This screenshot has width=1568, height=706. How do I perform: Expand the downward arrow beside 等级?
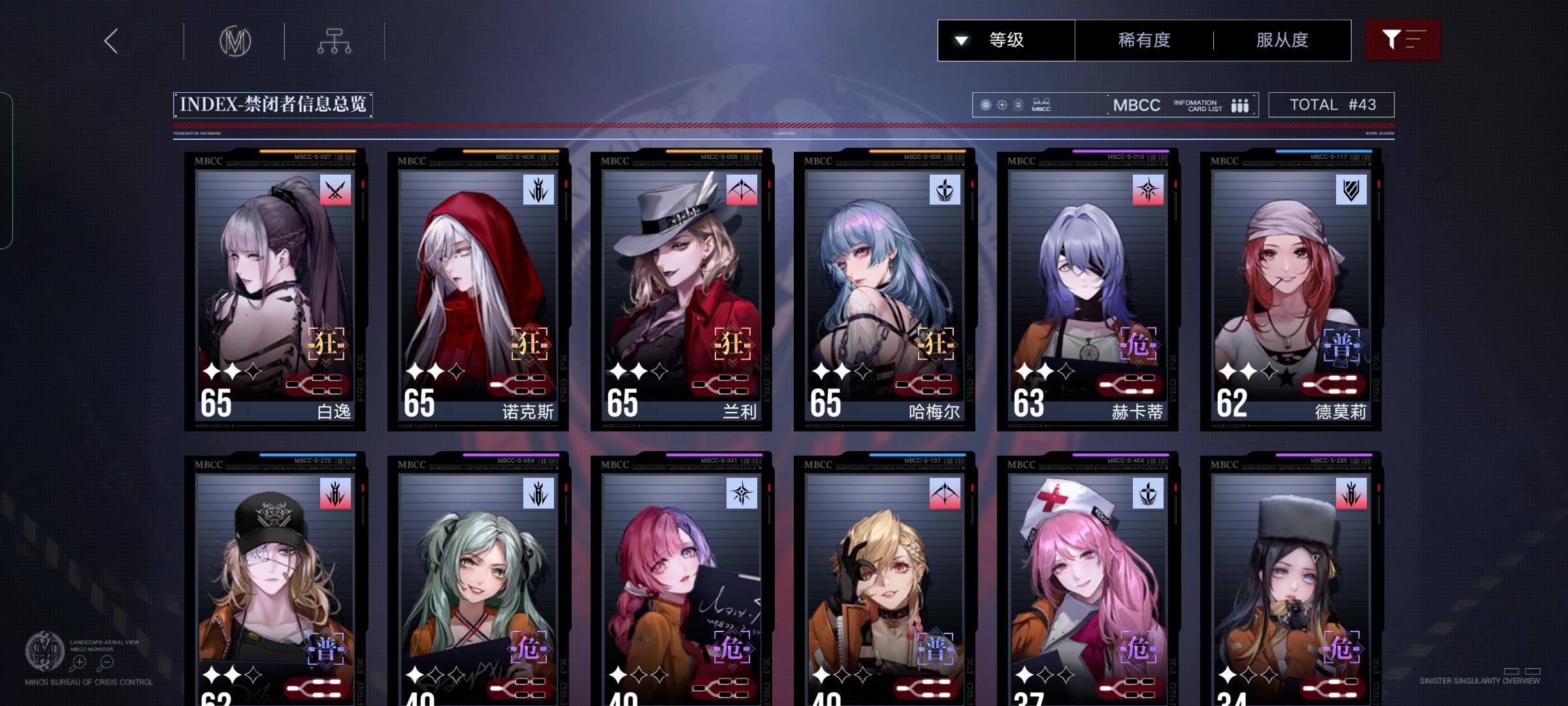960,40
